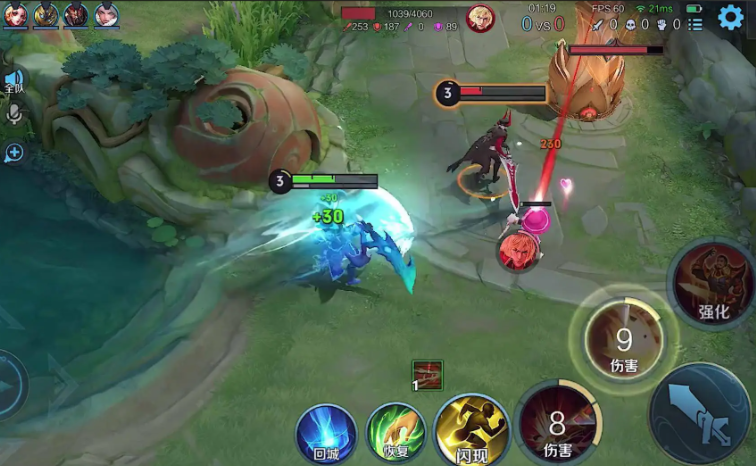
Task: Toggle the 全队 speaker voice button
Action: (14, 80)
